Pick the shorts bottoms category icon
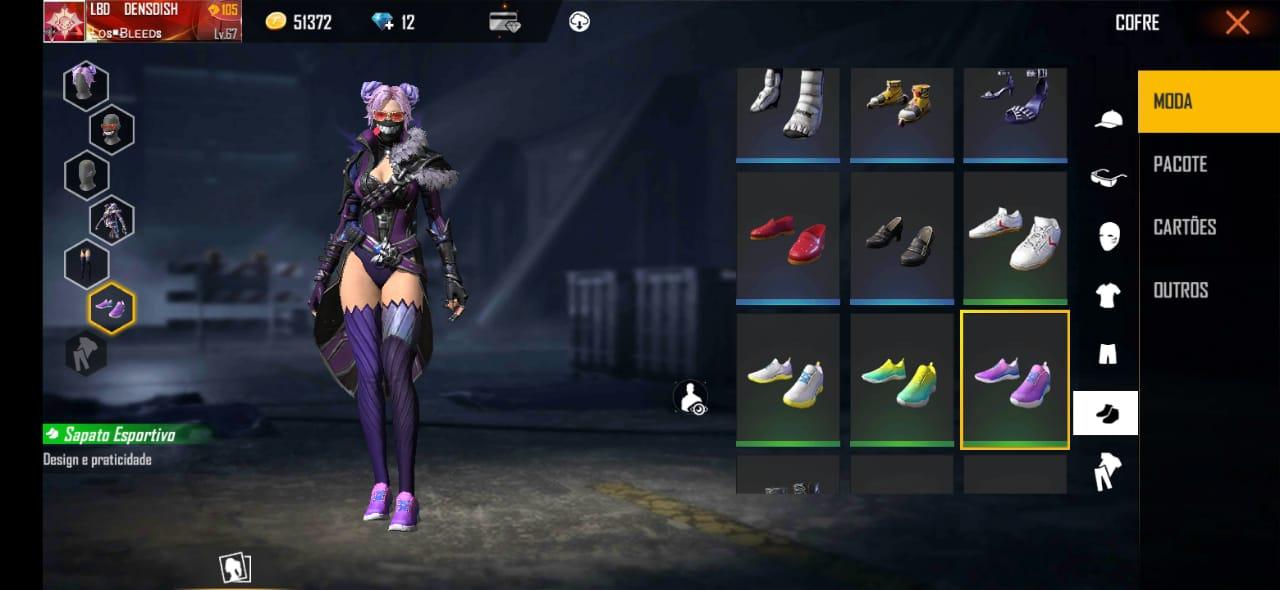 click(1107, 354)
